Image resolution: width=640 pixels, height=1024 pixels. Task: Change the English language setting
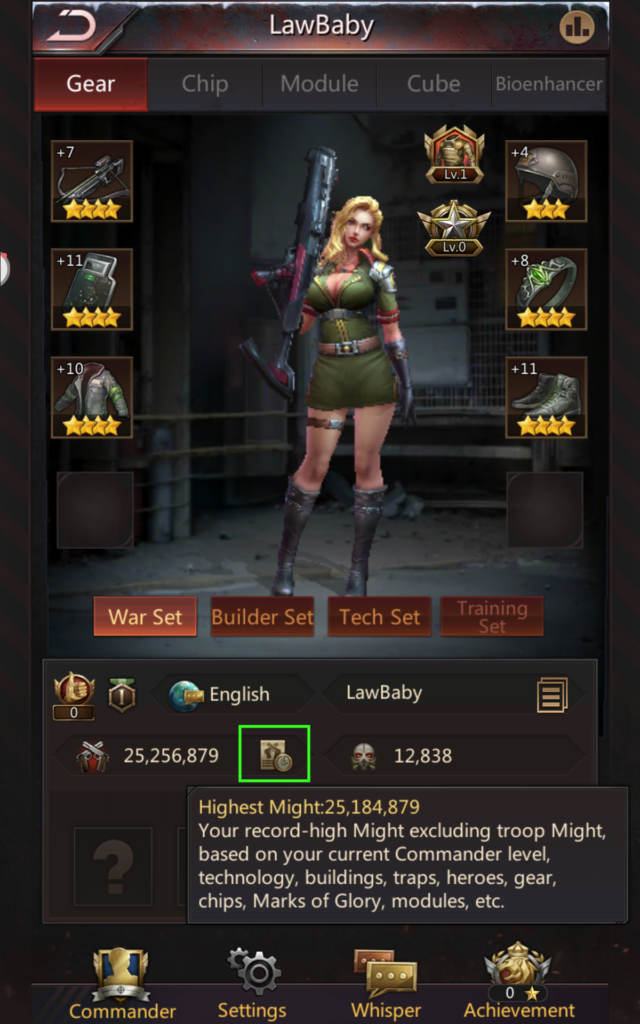[222, 694]
